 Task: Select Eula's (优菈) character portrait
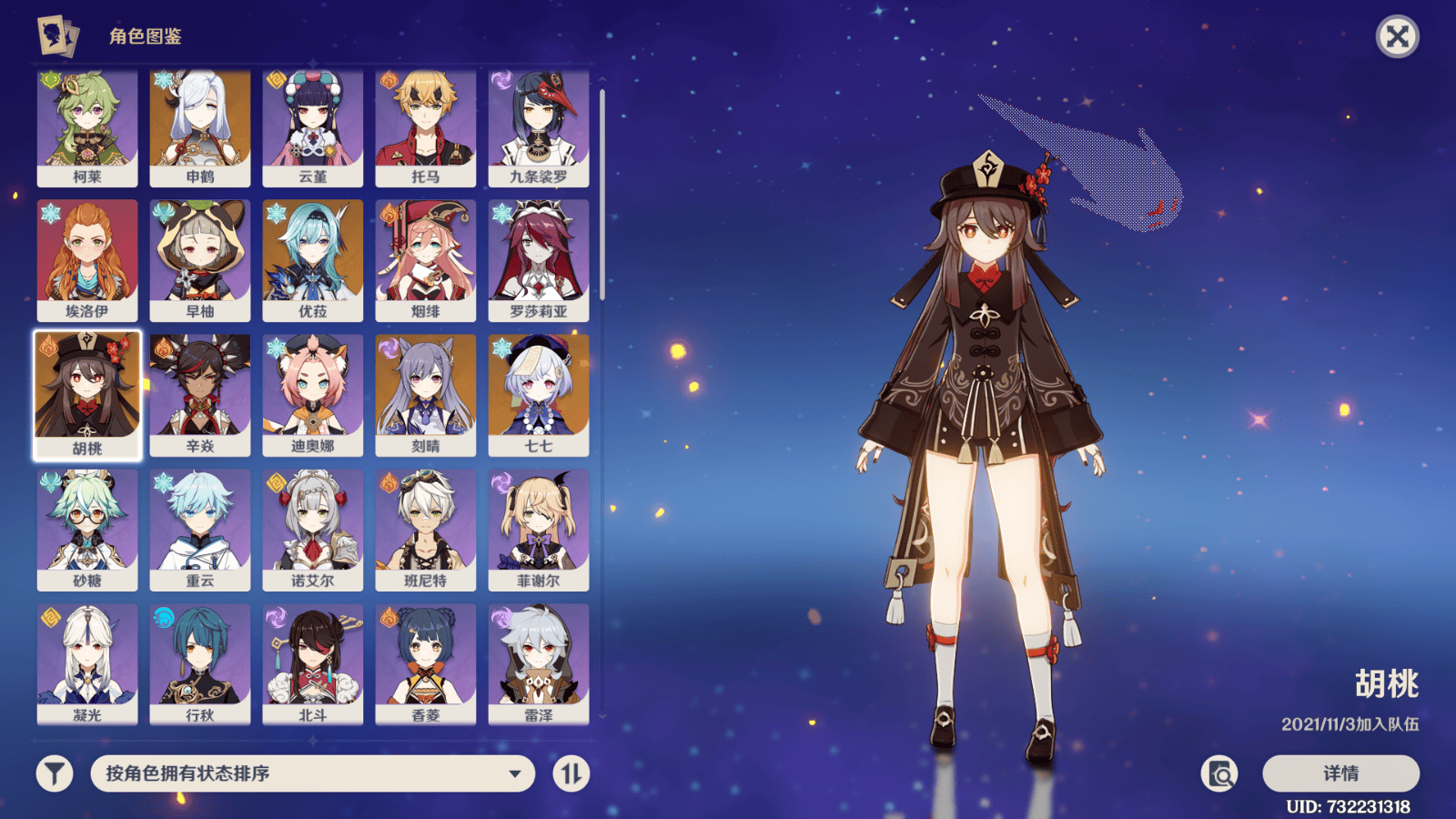tap(312, 258)
